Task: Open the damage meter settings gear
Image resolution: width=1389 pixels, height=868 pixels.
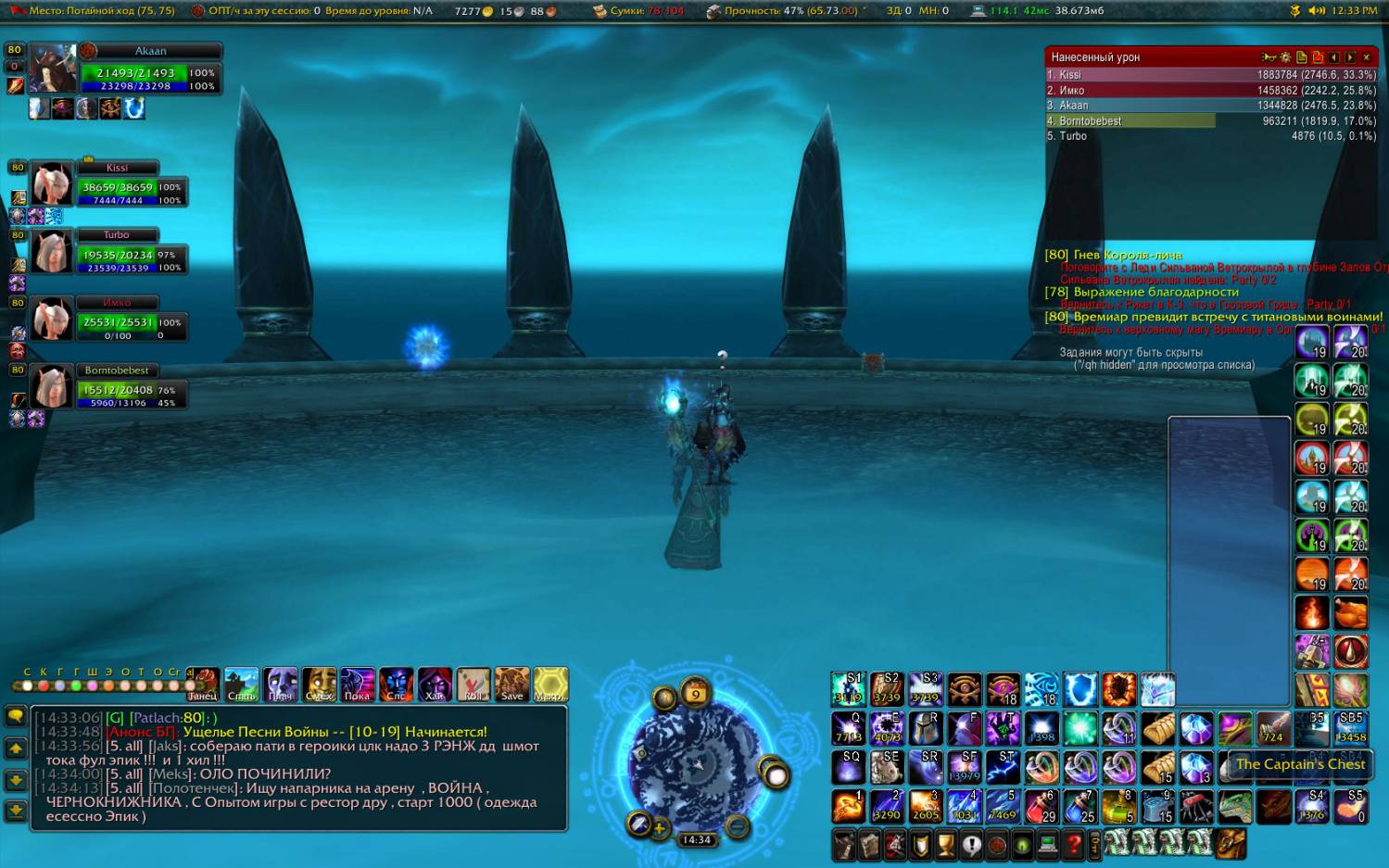Action: [1285, 57]
